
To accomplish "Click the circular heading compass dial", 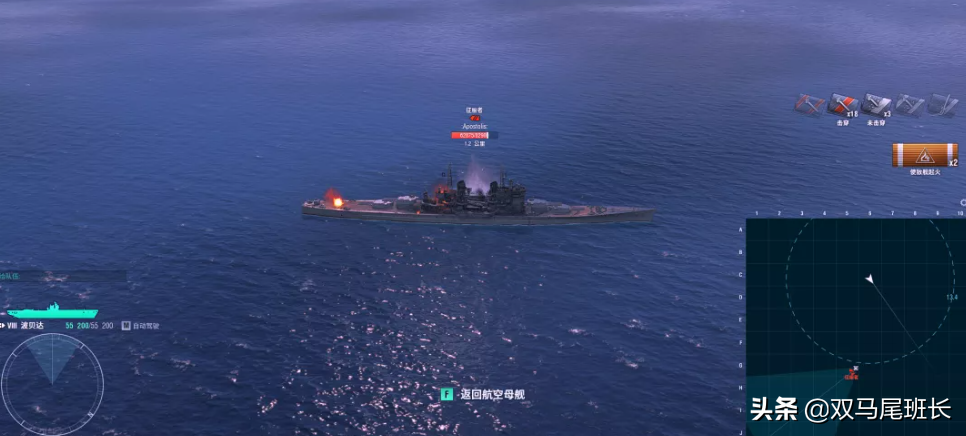I will (x=52, y=382).
